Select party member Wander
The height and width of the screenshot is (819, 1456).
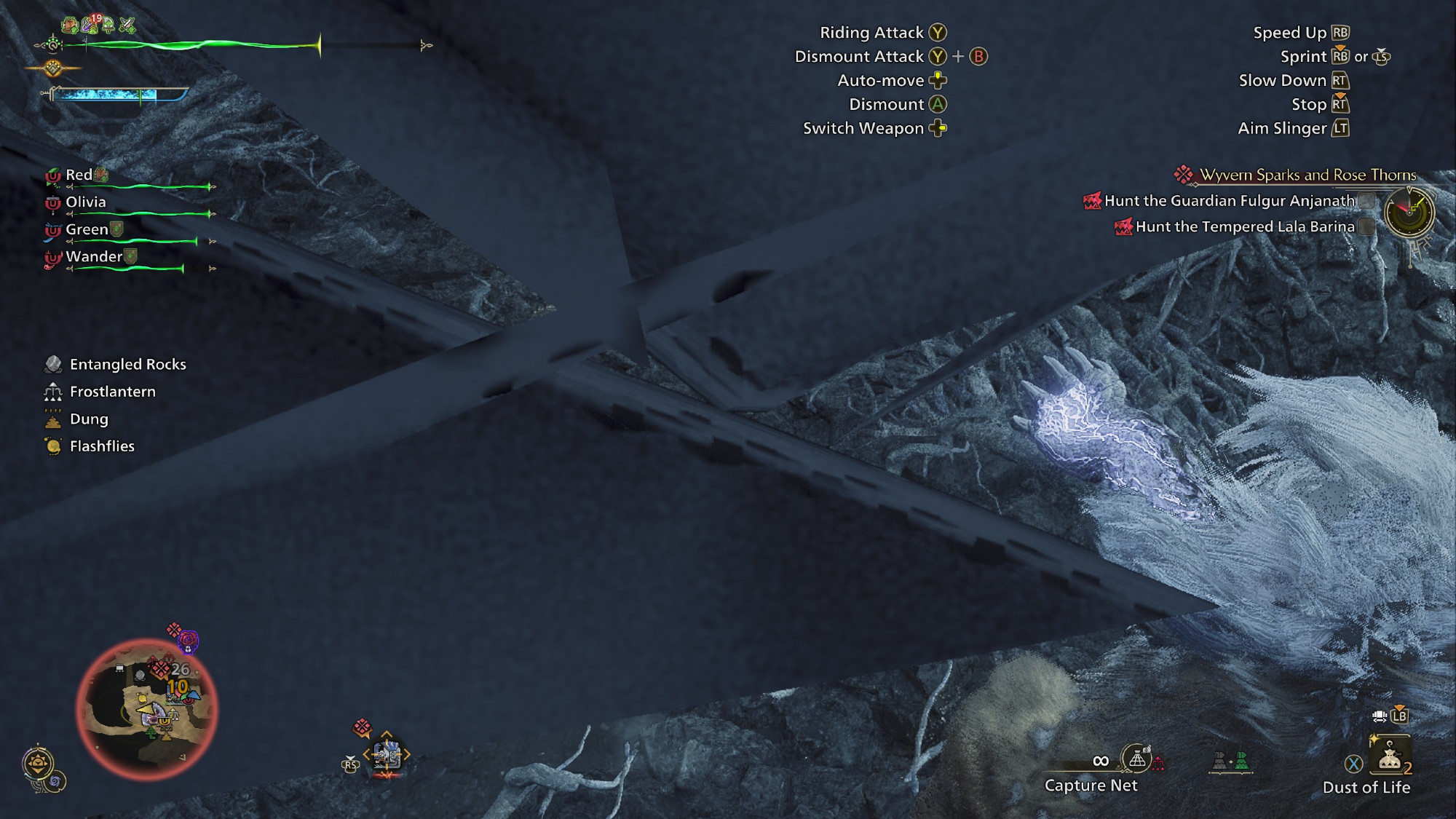click(94, 256)
